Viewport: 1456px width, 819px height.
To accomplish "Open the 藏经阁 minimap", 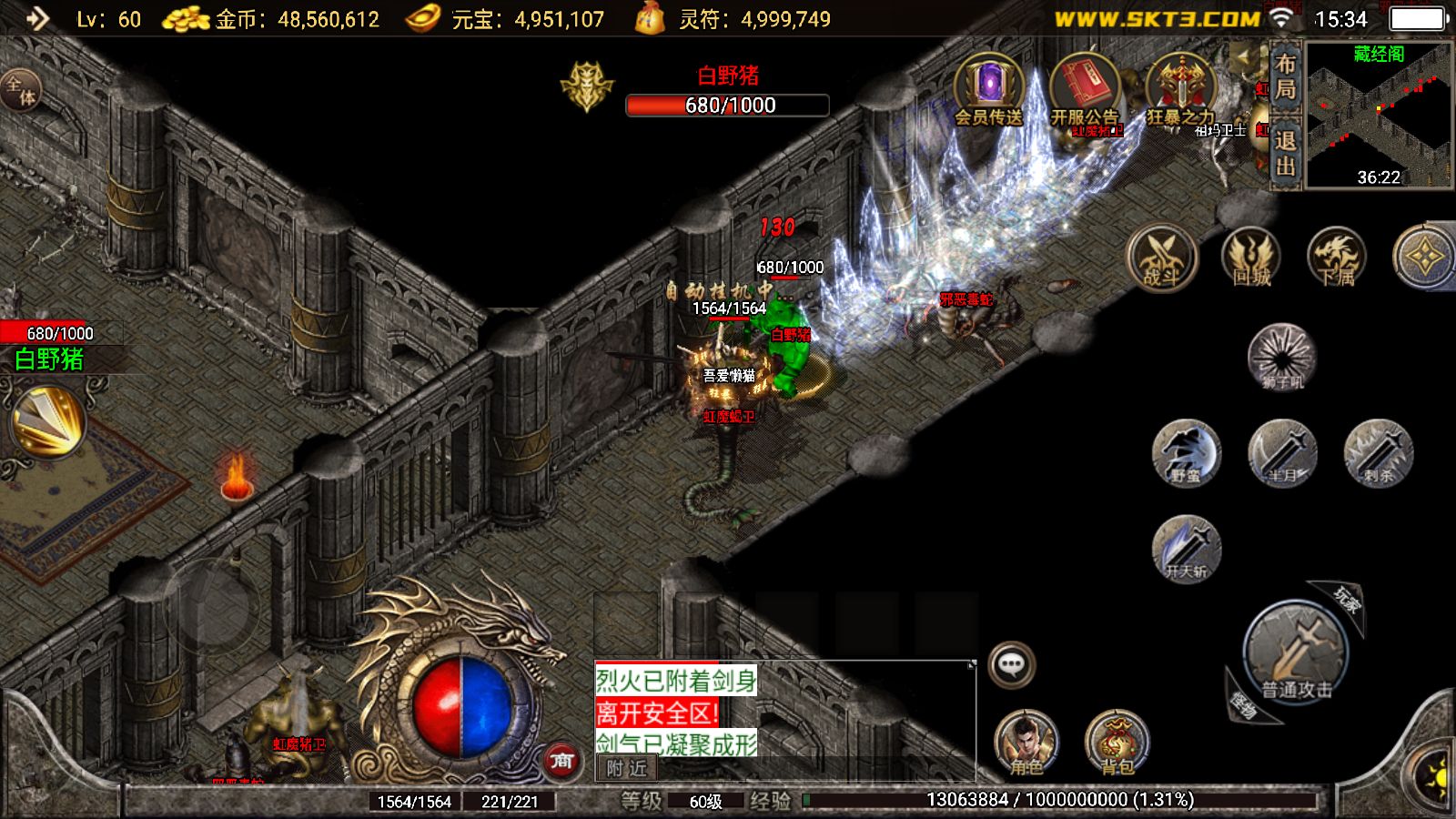I will pos(1379,115).
